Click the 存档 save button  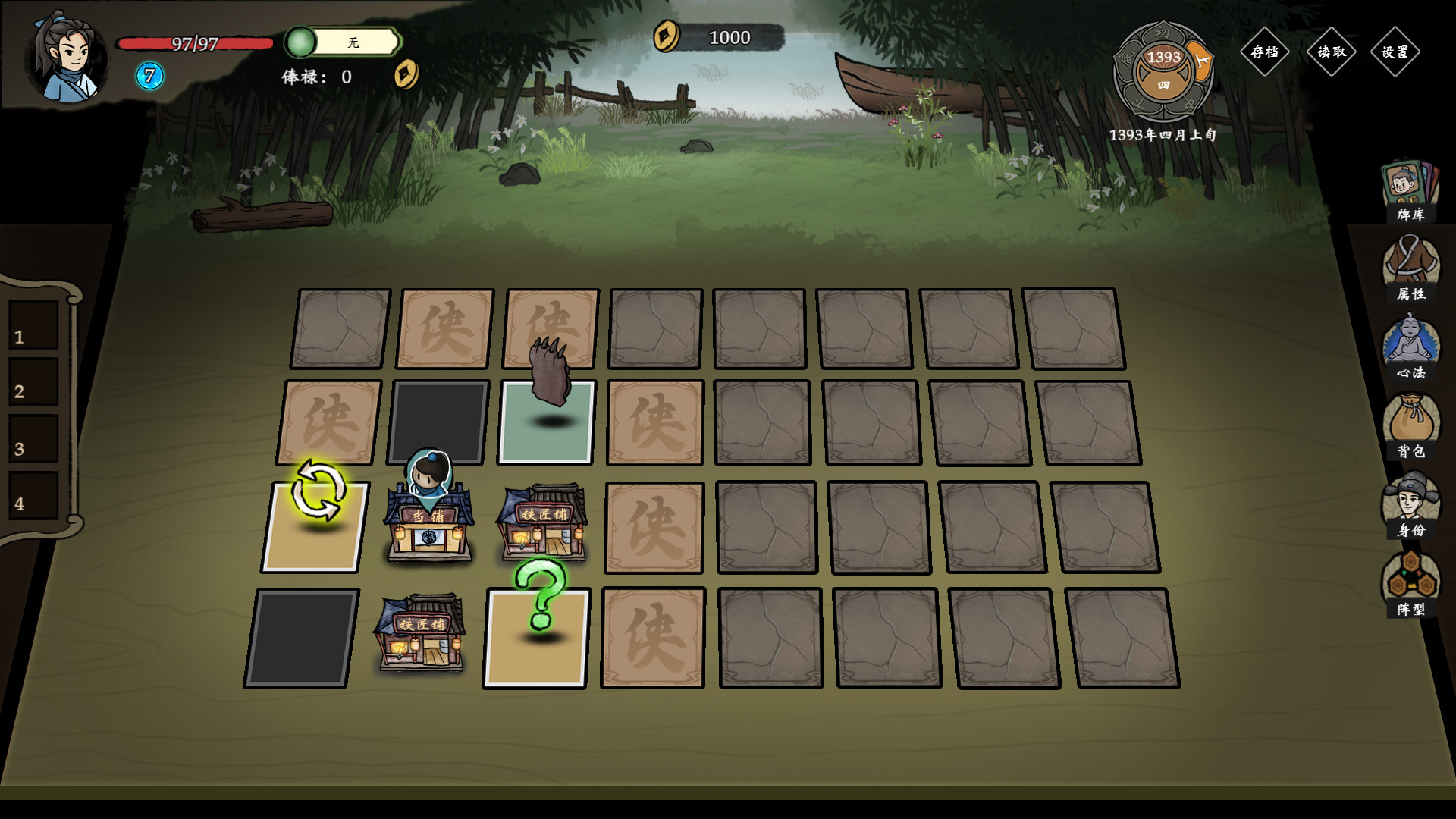pyautogui.click(x=1264, y=52)
